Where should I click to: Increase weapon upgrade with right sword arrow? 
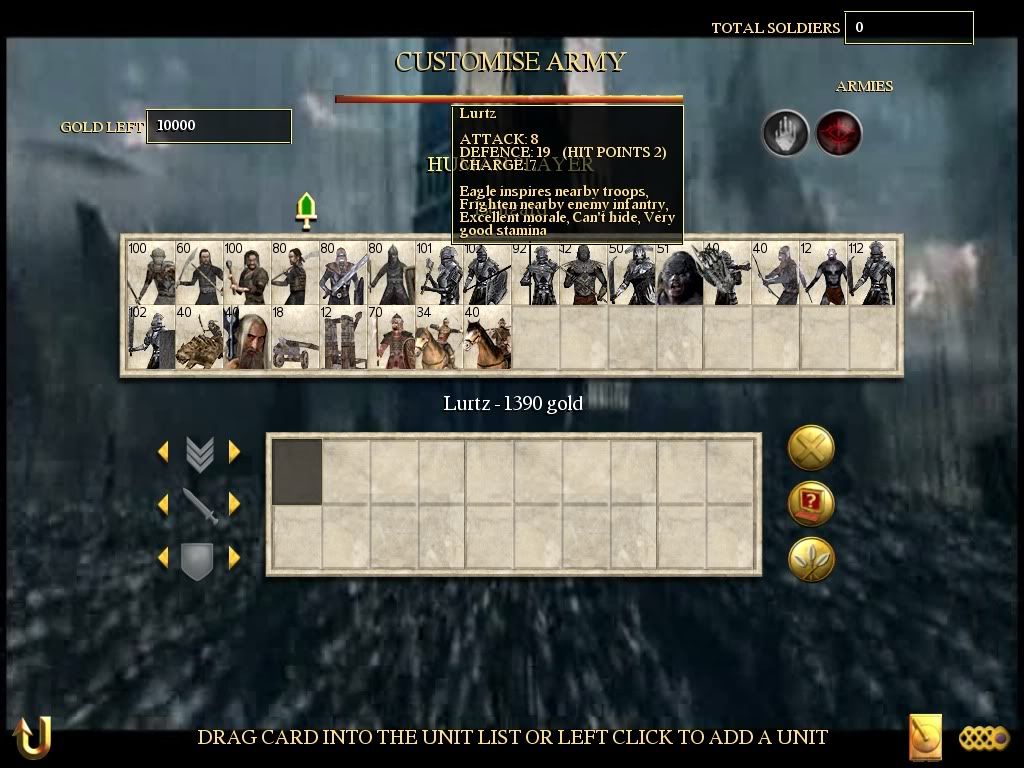click(234, 503)
